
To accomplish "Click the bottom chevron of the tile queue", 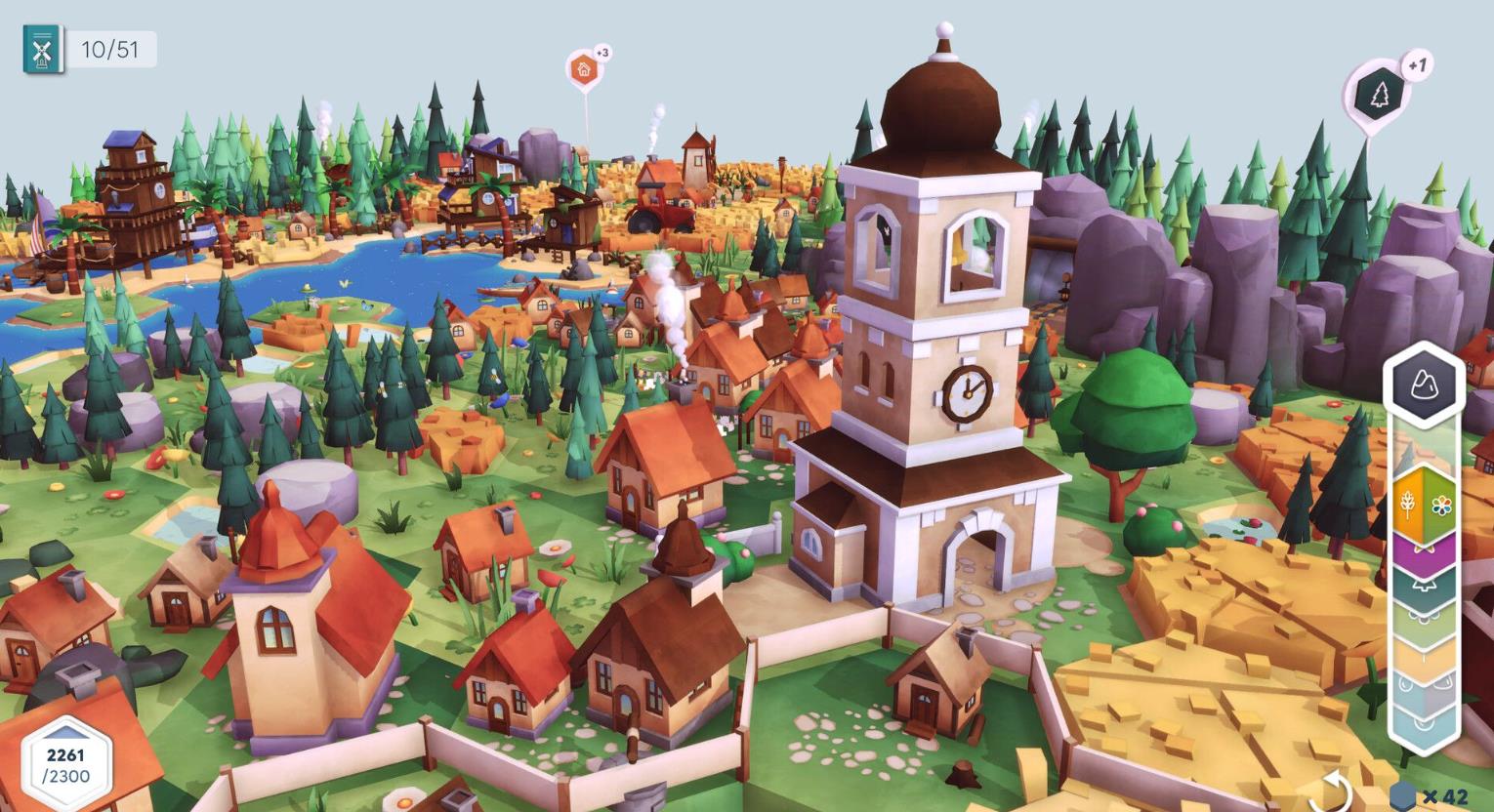I will tap(1424, 728).
